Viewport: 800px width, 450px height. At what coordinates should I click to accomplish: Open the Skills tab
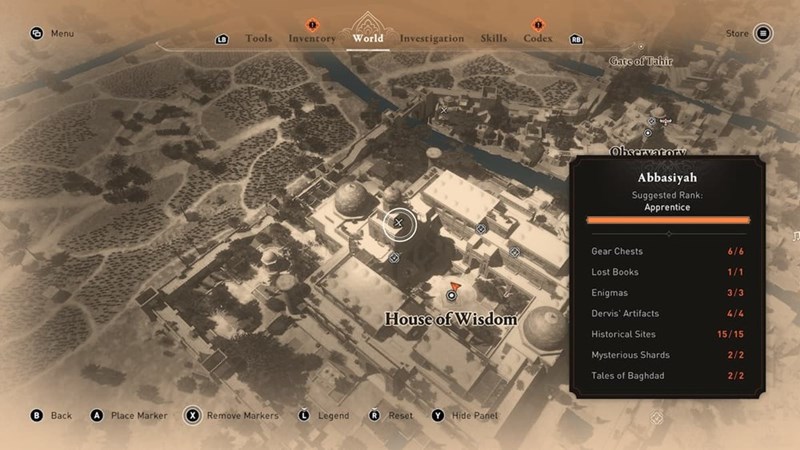[x=494, y=38]
